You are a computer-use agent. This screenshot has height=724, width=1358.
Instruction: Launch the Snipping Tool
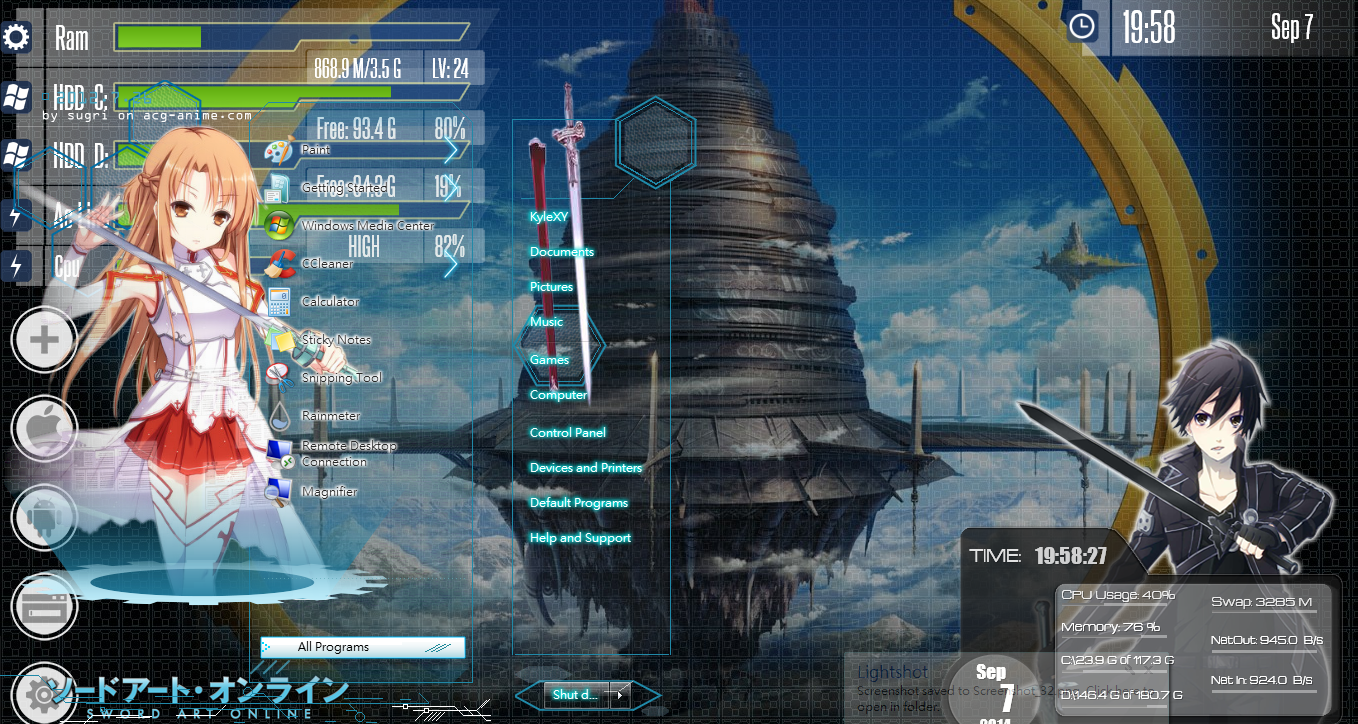(340, 378)
